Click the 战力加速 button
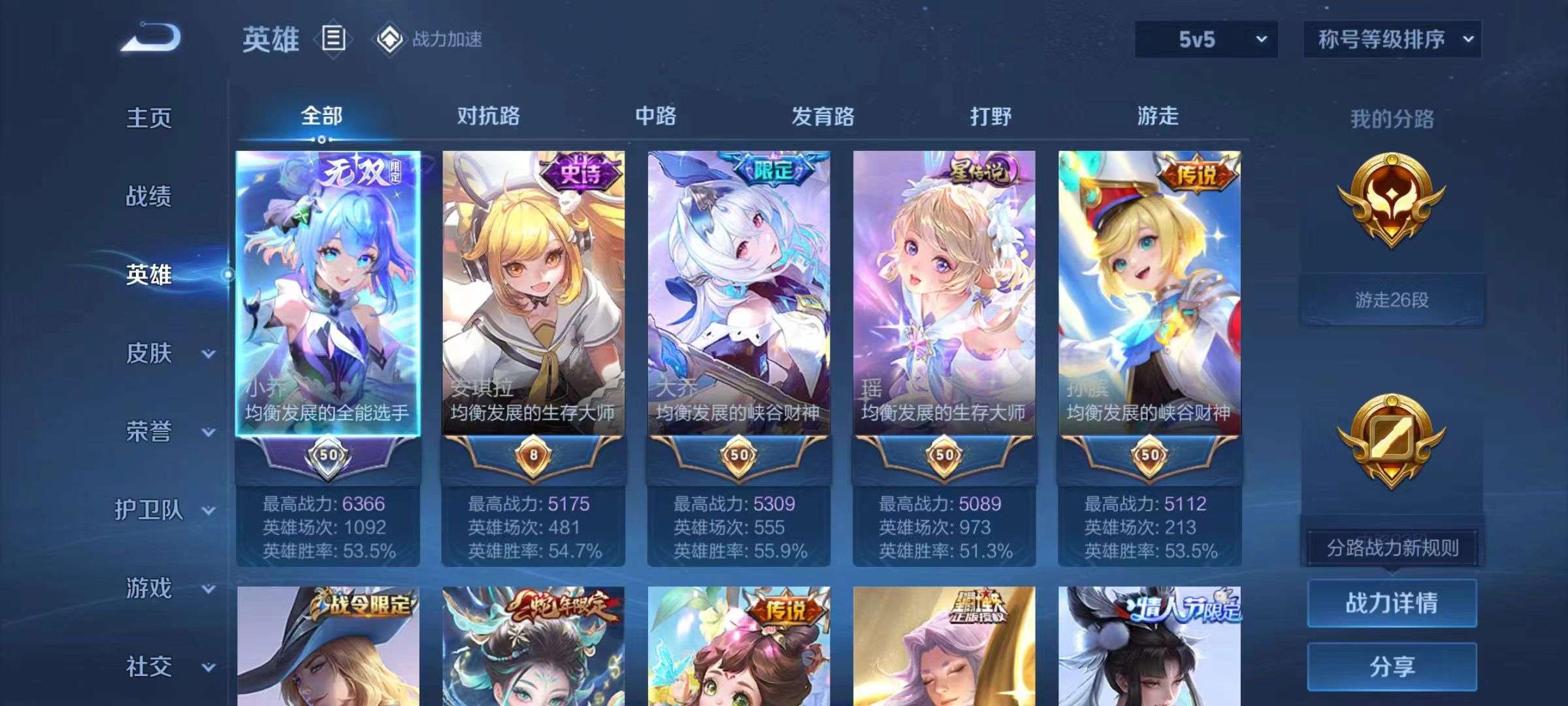 [x=429, y=39]
